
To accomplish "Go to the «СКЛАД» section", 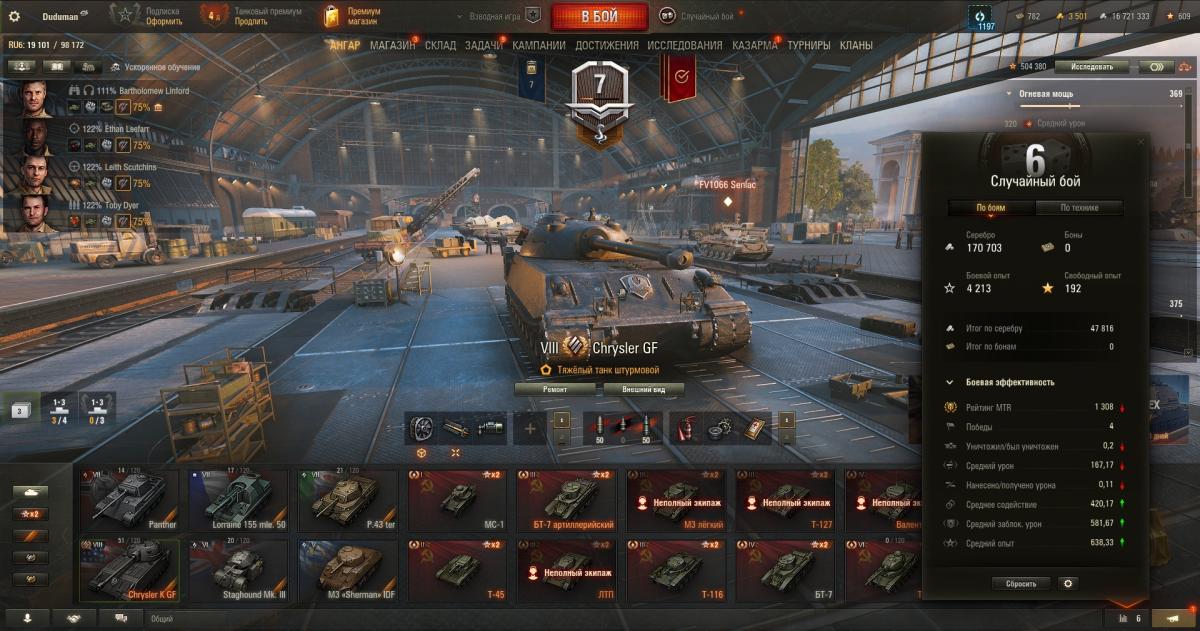I will pyautogui.click(x=441, y=45).
